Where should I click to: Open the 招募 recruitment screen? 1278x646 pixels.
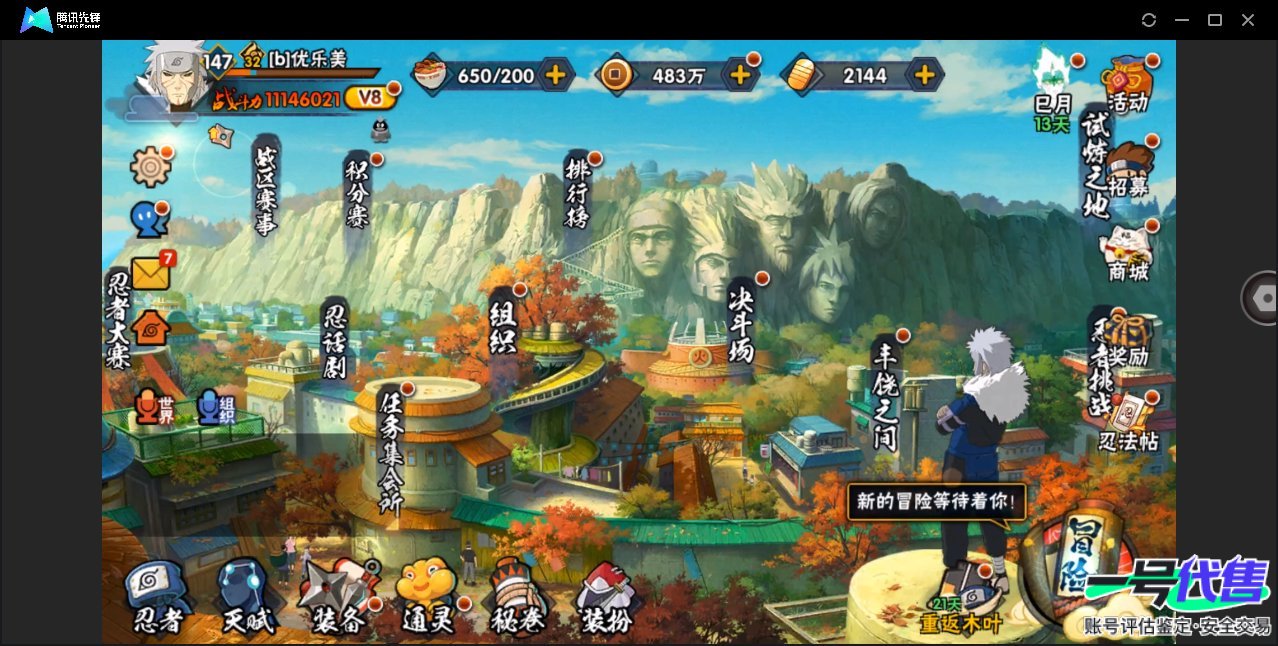pos(1128,168)
